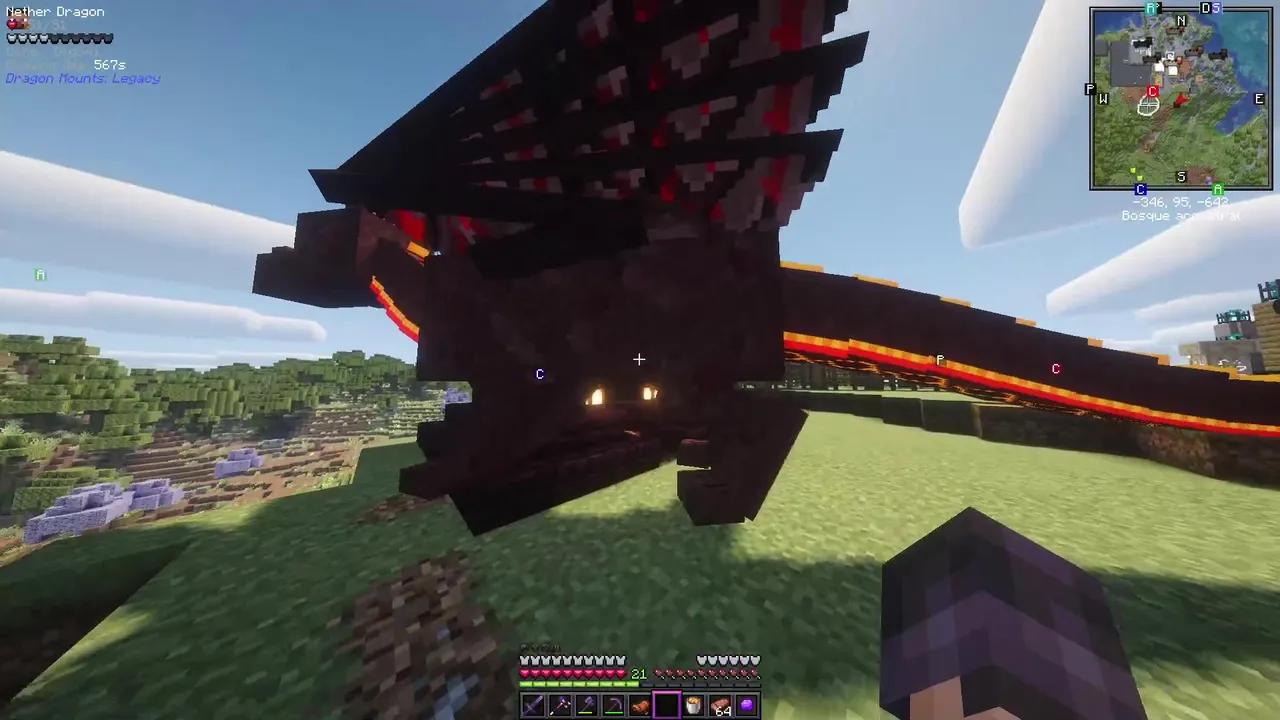Click the Nether Dragon boss bar

point(60,38)
